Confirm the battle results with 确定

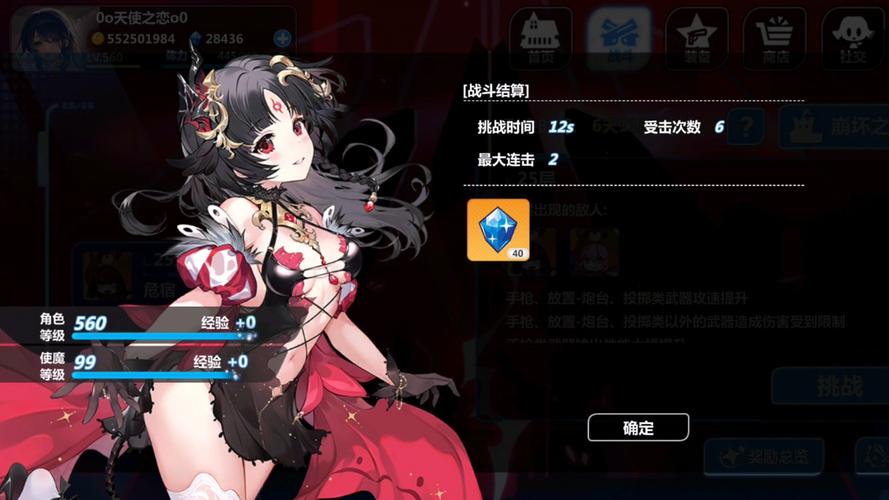[x=638, y=427]
